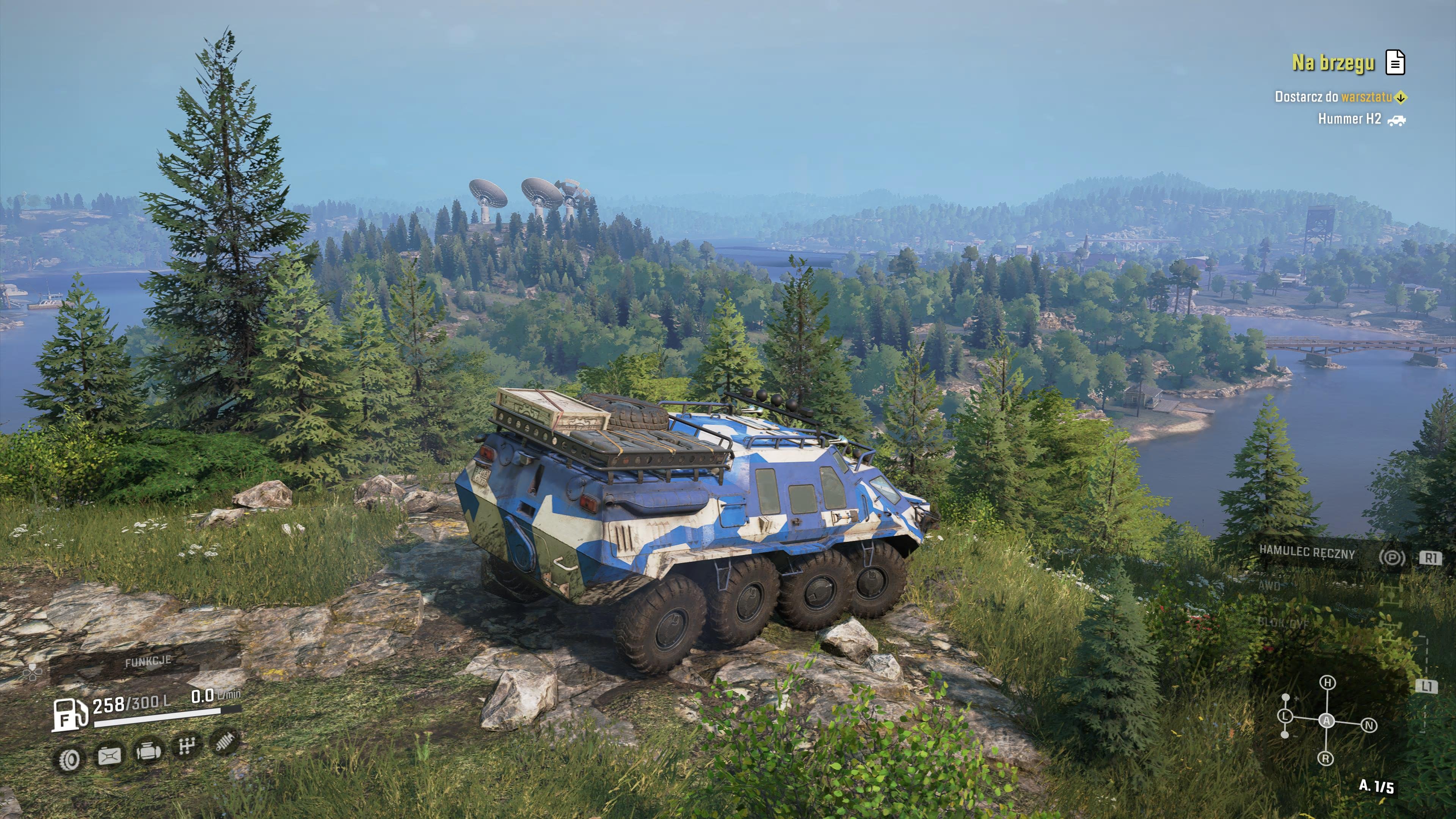1456x819 pixels.
Task: Select the Hummer H2 objective entry
Action: click(x=1349, y=119)
